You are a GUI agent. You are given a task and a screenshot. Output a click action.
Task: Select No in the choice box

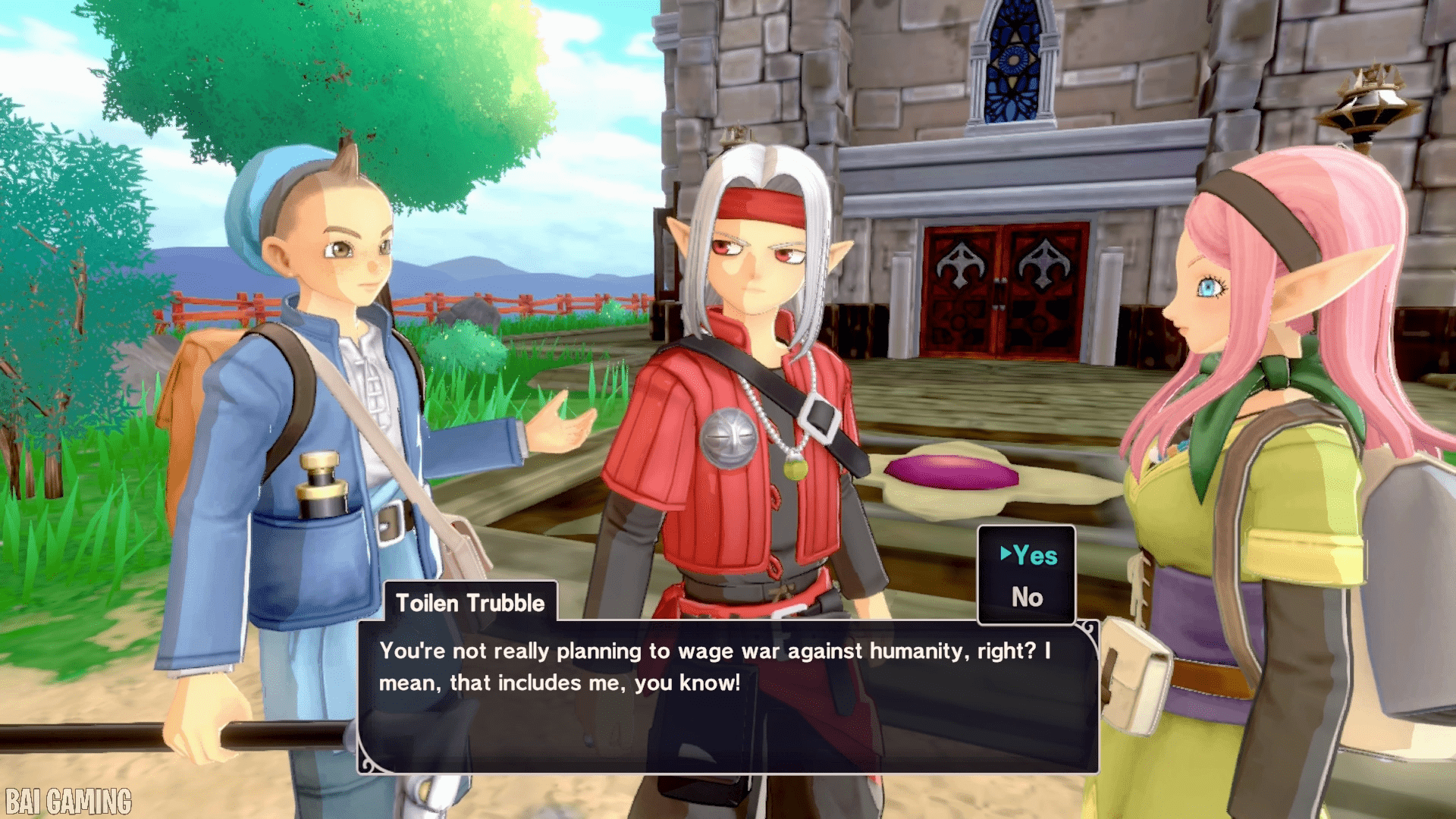[1027, 598]
